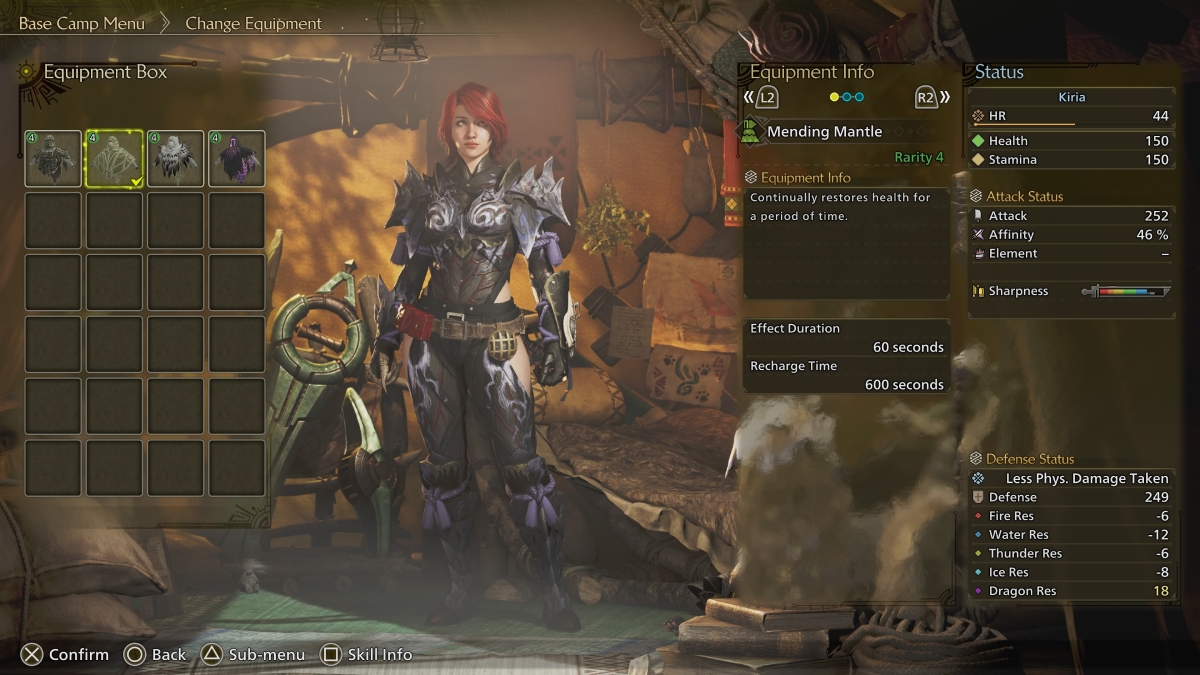This screenshot has height=675, width=1200.
Task: Choose the highlighted green Mending Mantle slot
Action: (115, 159)
